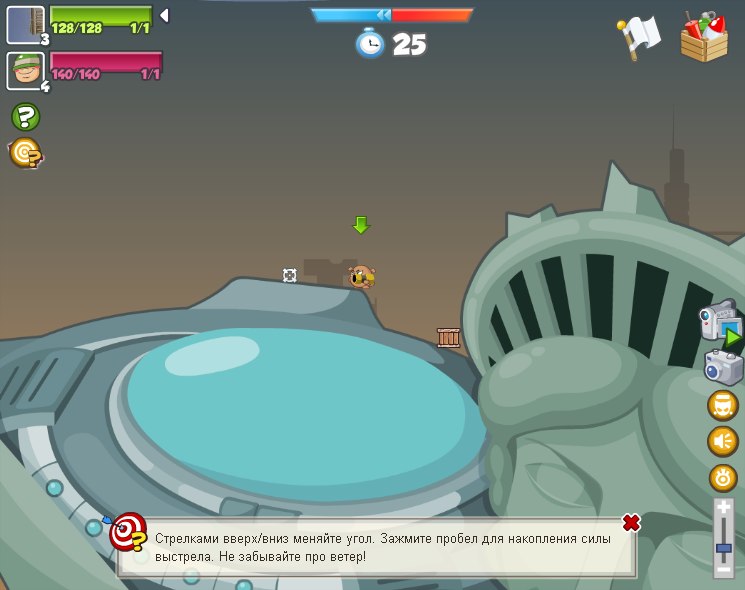
Task: Zoom in using the plus sign
Action: point(724,508)
